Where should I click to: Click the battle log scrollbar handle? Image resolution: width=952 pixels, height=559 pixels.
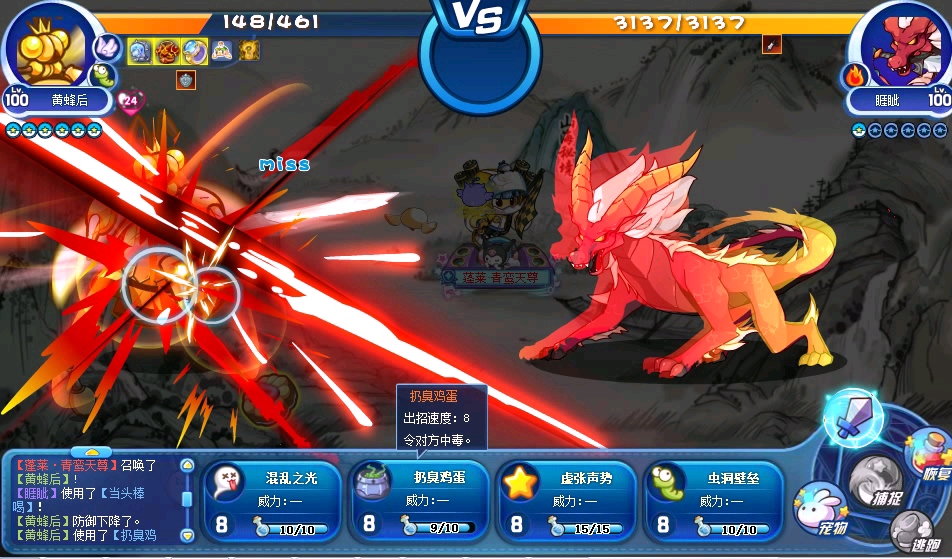tap(186, 498)
